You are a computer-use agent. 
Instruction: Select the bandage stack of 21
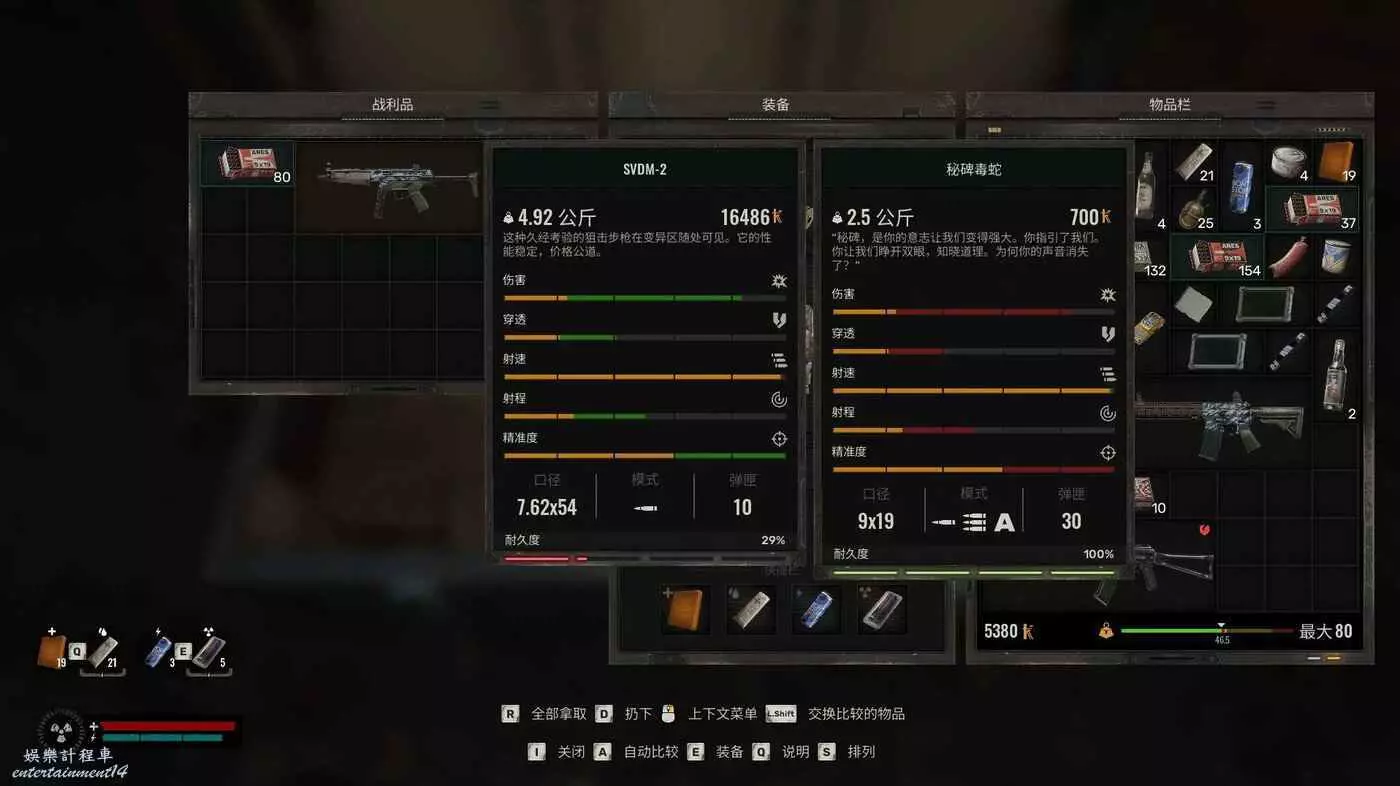click(x=1193, y=162)
